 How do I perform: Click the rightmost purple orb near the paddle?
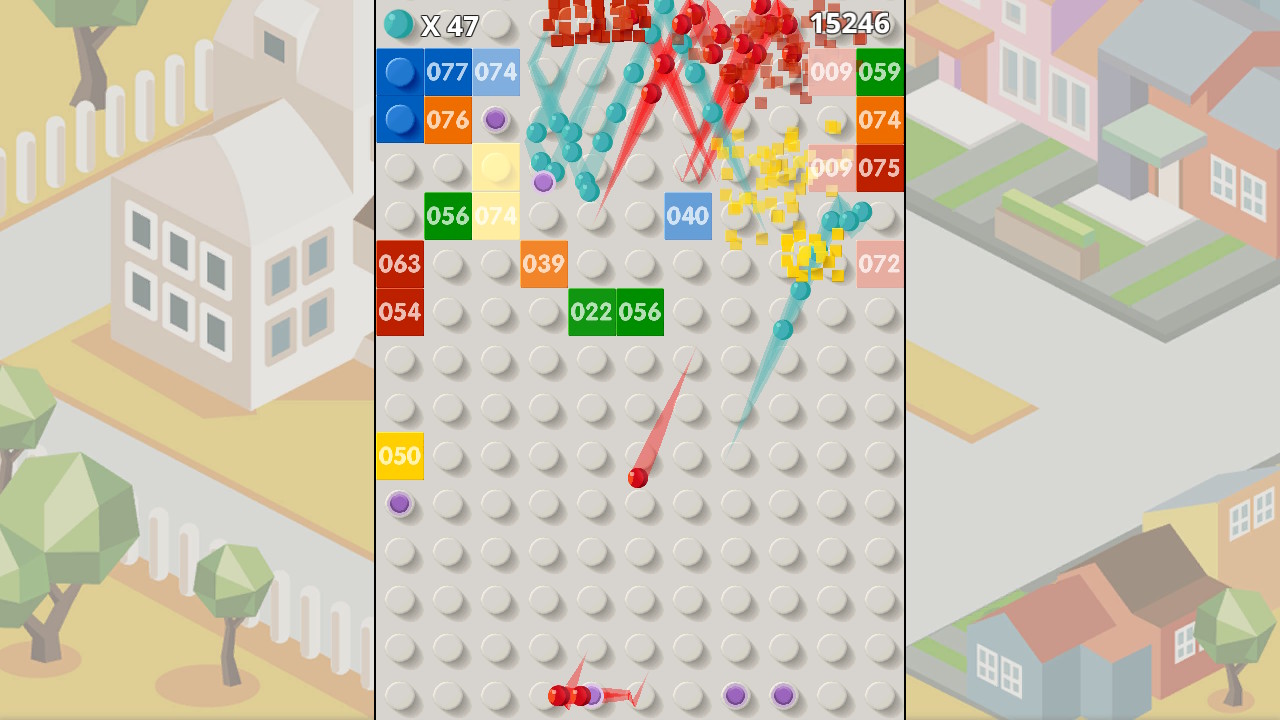pyautogui.click(x=783, y=692)
